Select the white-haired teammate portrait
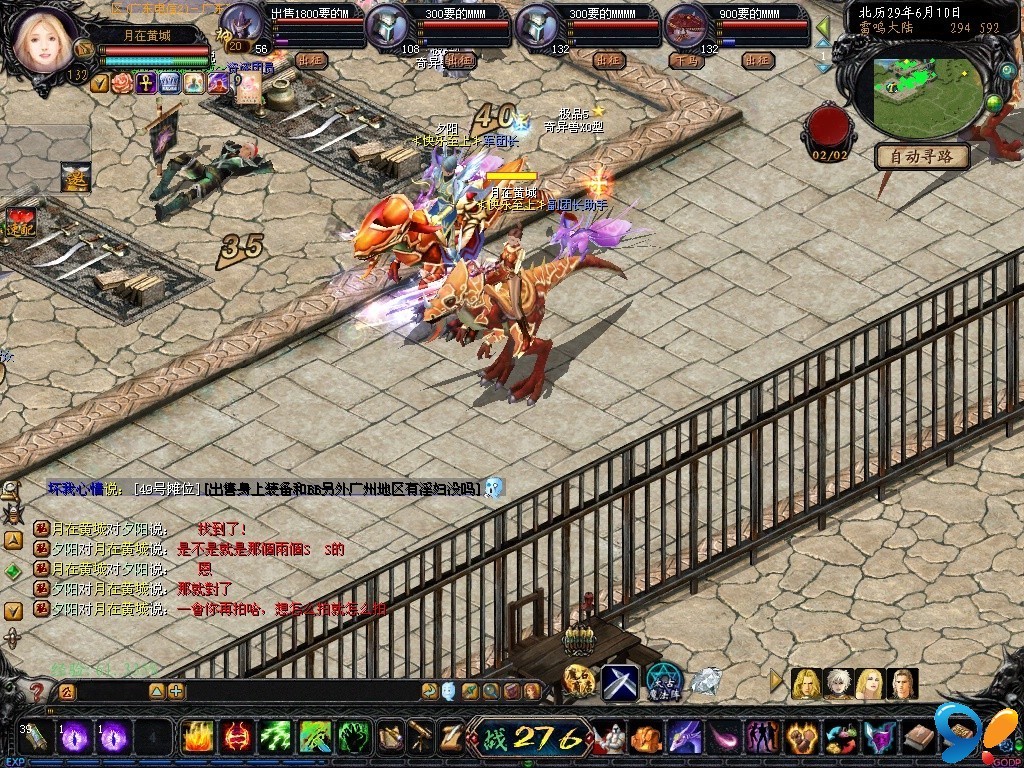This screenshot has height=768, width=1024. [838, 684]
